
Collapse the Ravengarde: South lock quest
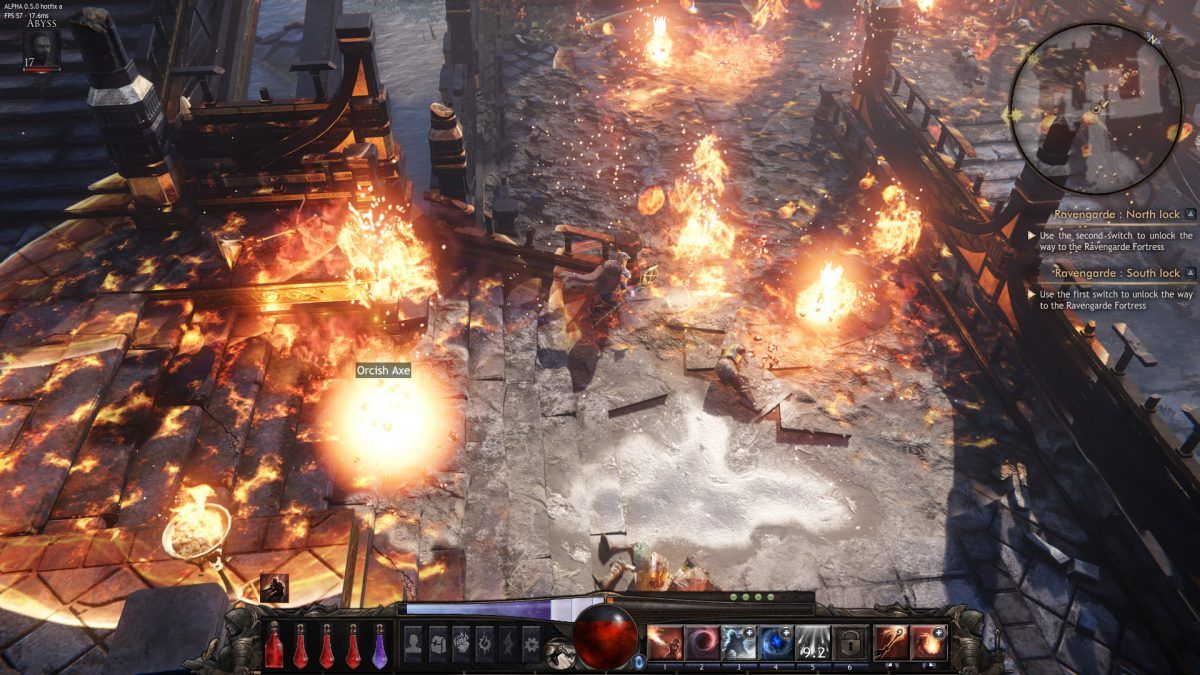[1190, 273]
